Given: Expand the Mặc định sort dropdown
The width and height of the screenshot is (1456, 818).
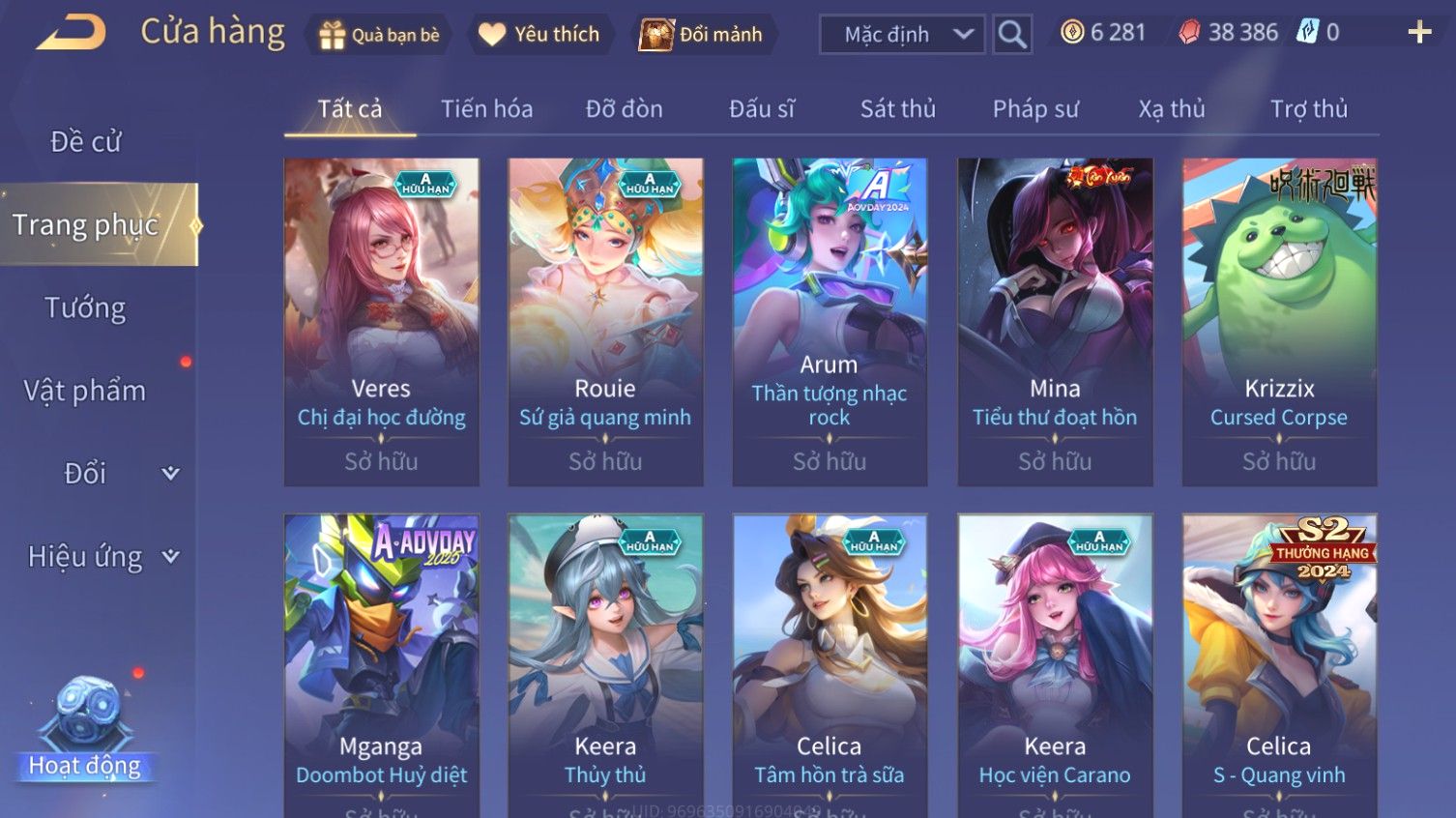Looking at the screenshot, I should coord(902,35).
